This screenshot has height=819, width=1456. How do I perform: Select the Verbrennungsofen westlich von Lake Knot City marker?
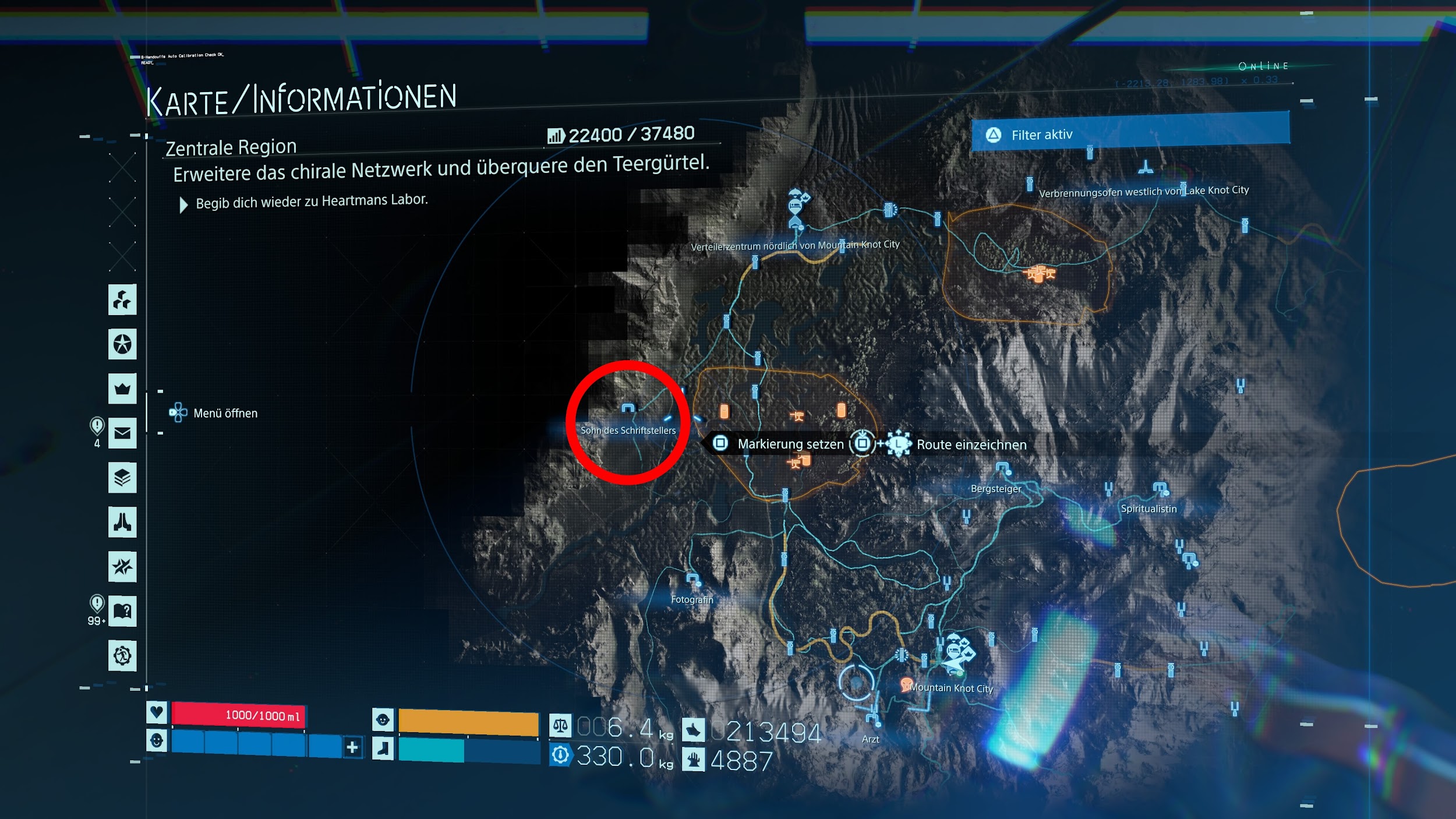point(1146,168)
